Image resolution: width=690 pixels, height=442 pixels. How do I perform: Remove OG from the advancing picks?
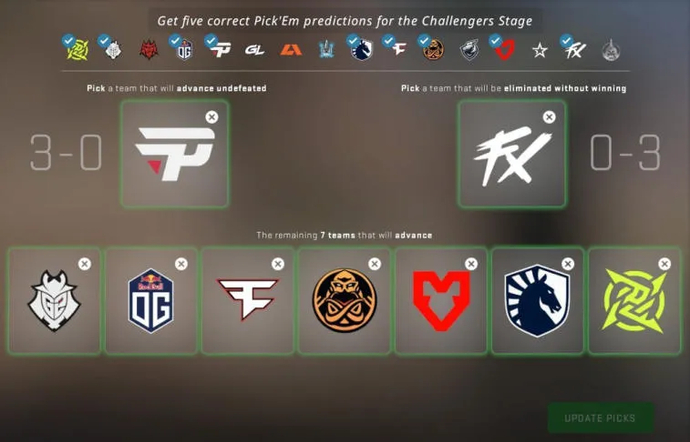click(x=181, y=264)
